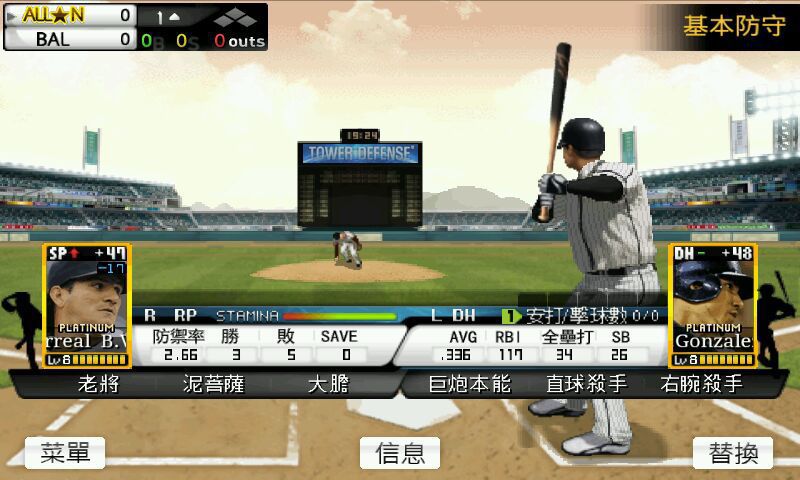The width and height of the screenshot is (800, 480).
Task: Show the 泥菩薩 pitcher skill
Action: coord(213,384)
